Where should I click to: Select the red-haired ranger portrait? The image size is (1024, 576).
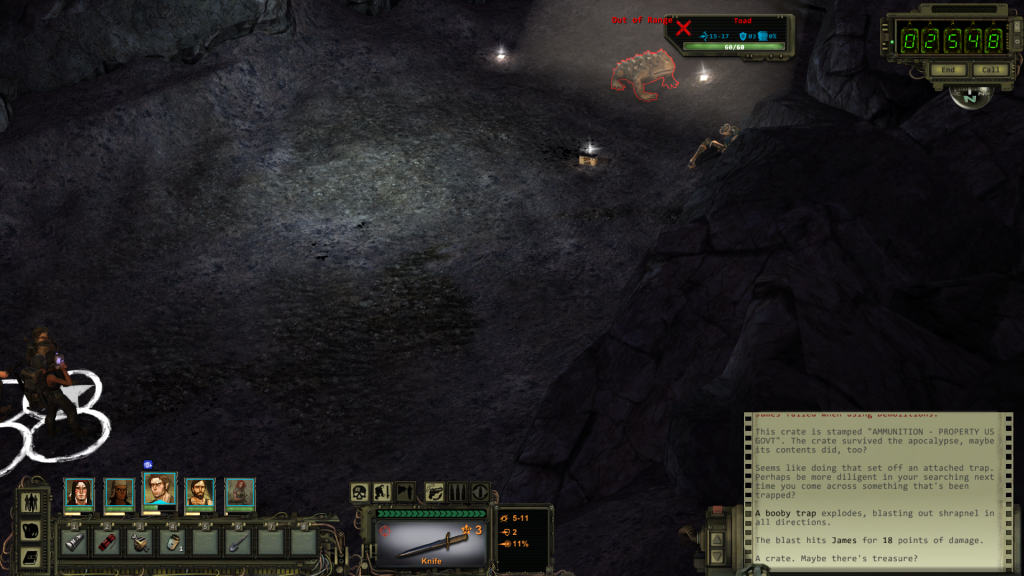(239, 492)
